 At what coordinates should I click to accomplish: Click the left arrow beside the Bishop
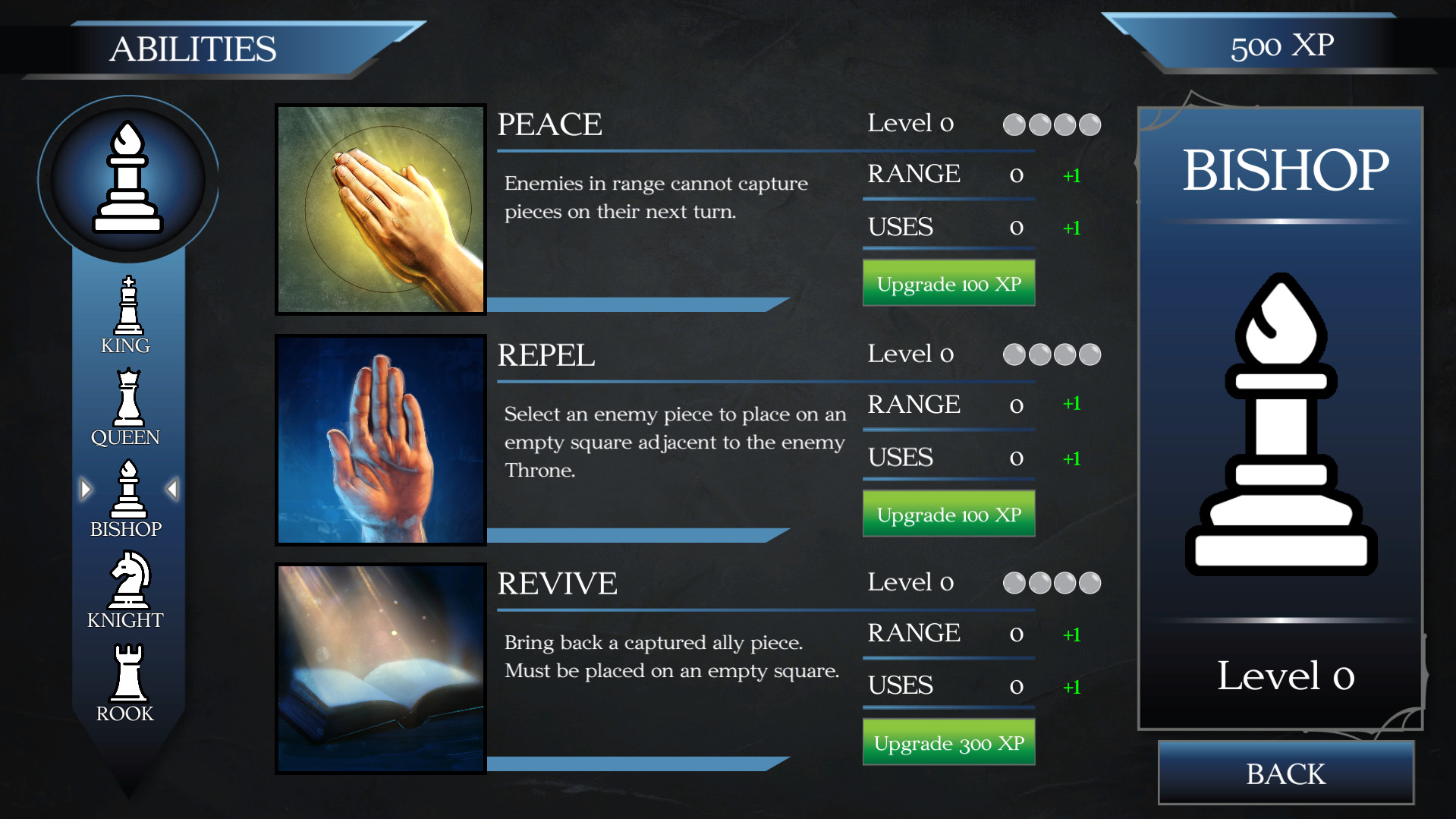tap(86, 490)
